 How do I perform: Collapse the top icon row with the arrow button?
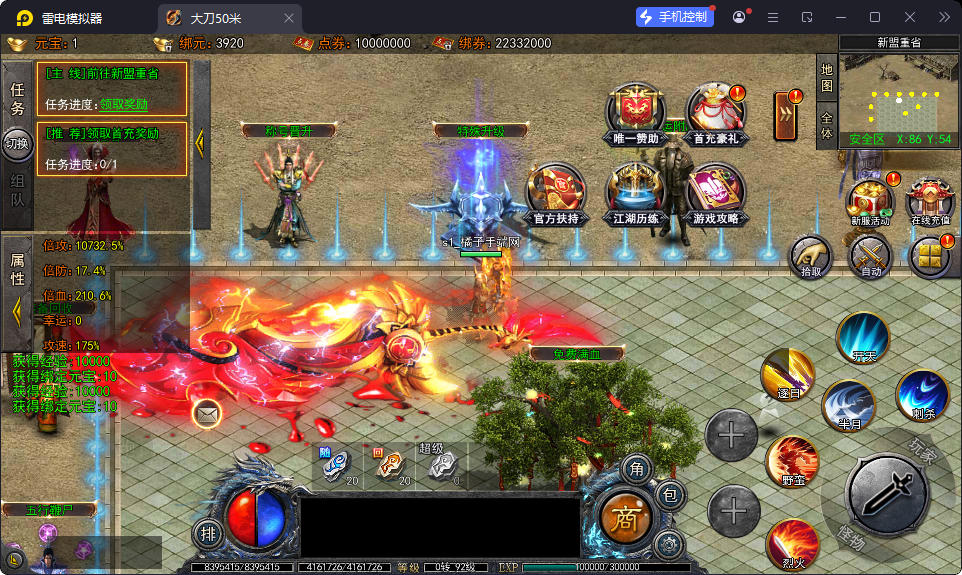(786, 113)
